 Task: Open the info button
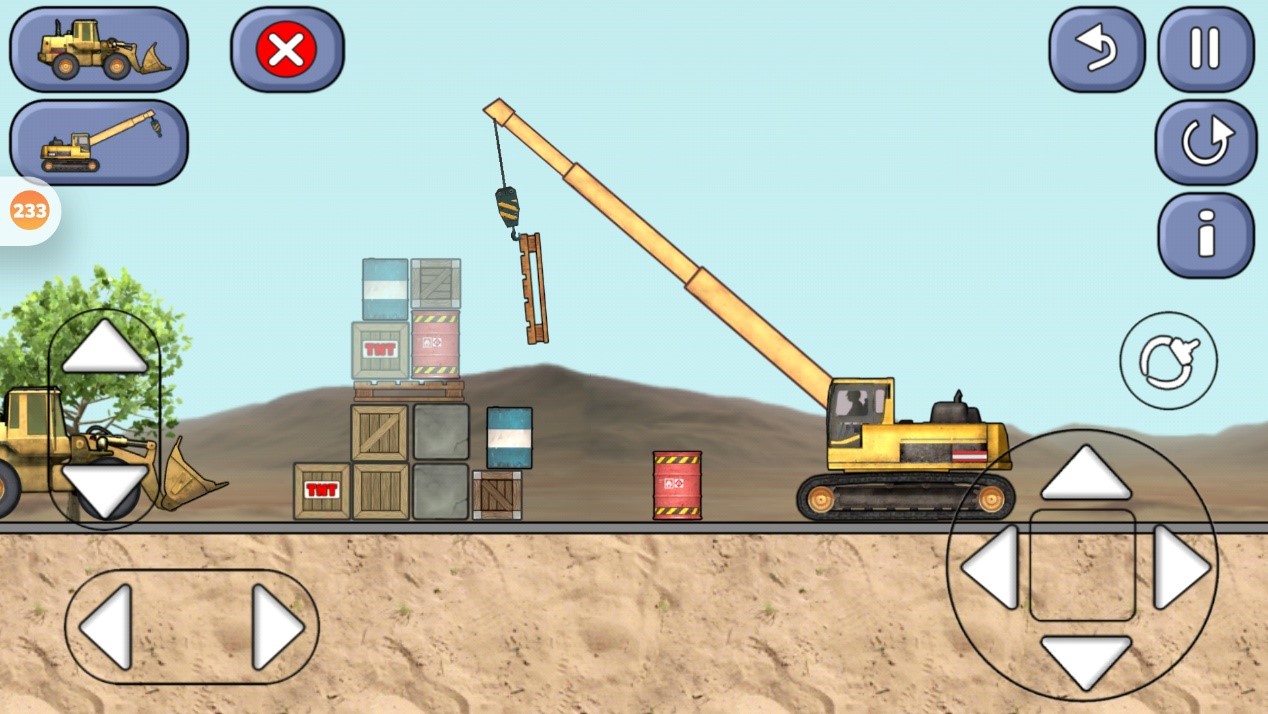pos(1205,235)
